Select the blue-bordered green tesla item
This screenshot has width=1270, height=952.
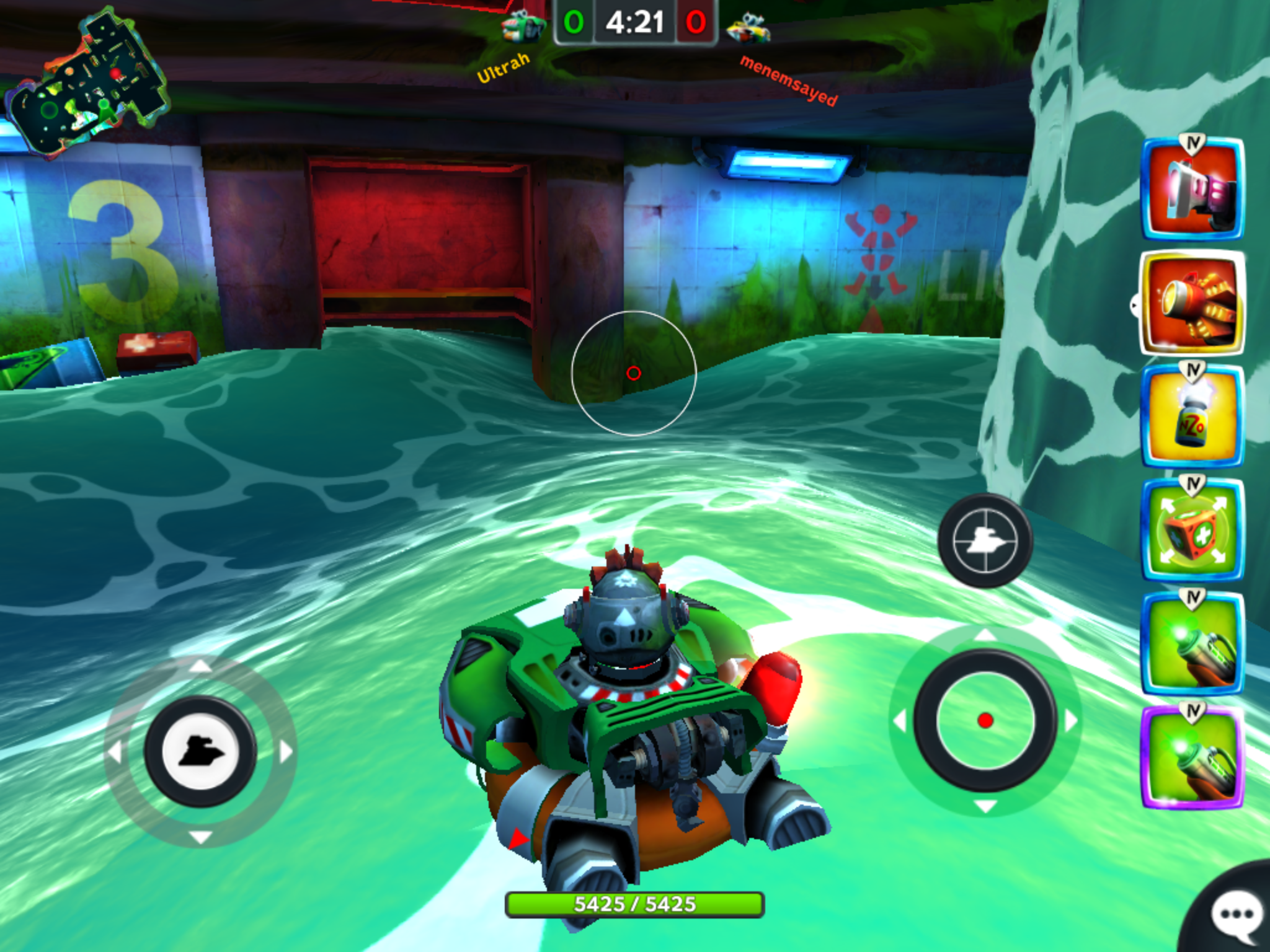coord(1192,643)
